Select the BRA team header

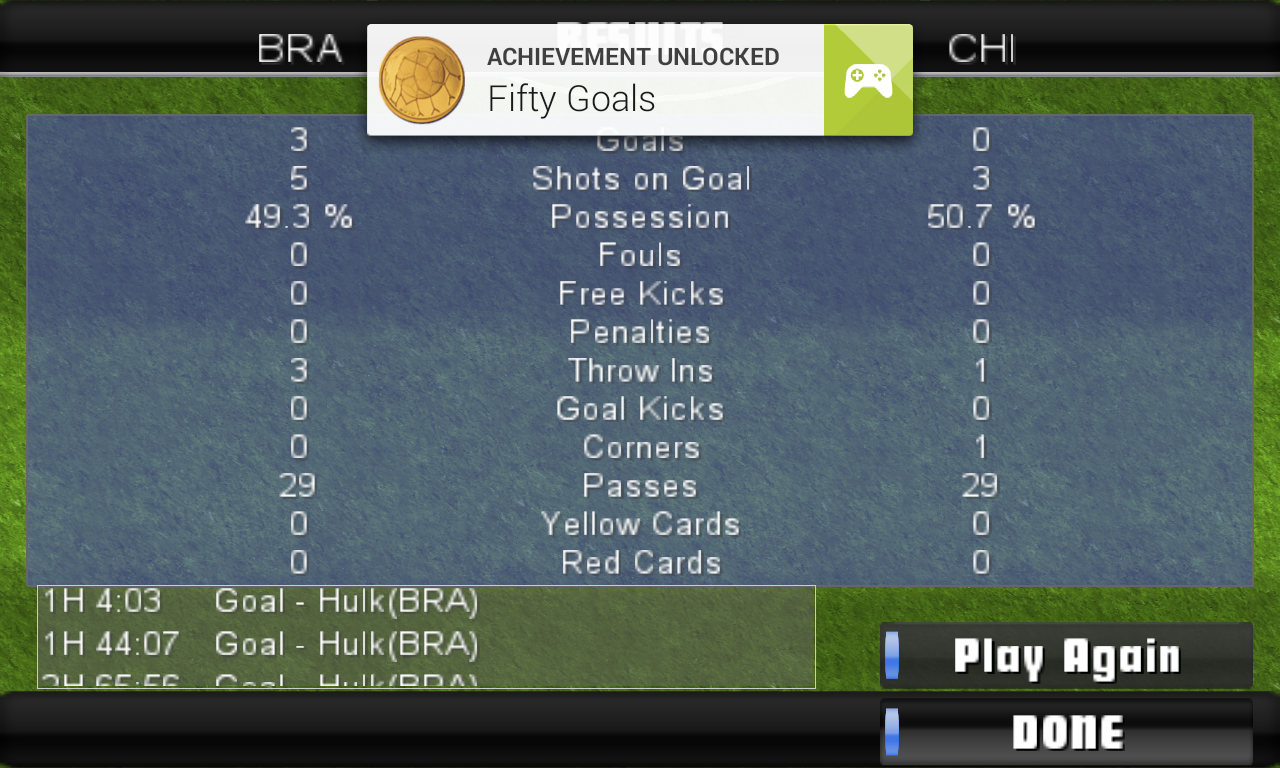click(299, 49)
